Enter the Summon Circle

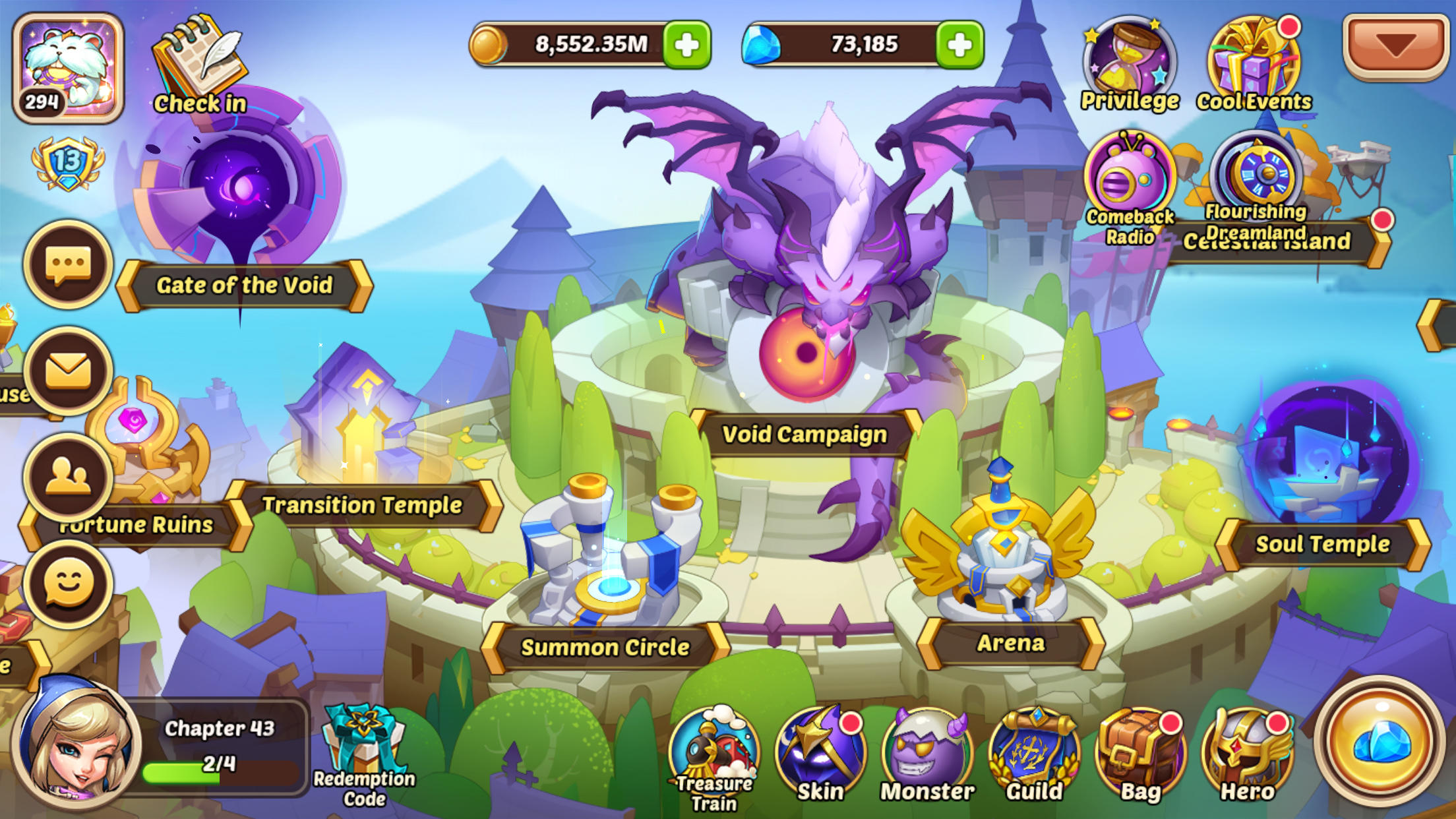pyautogui.click(x=605, y=648)
